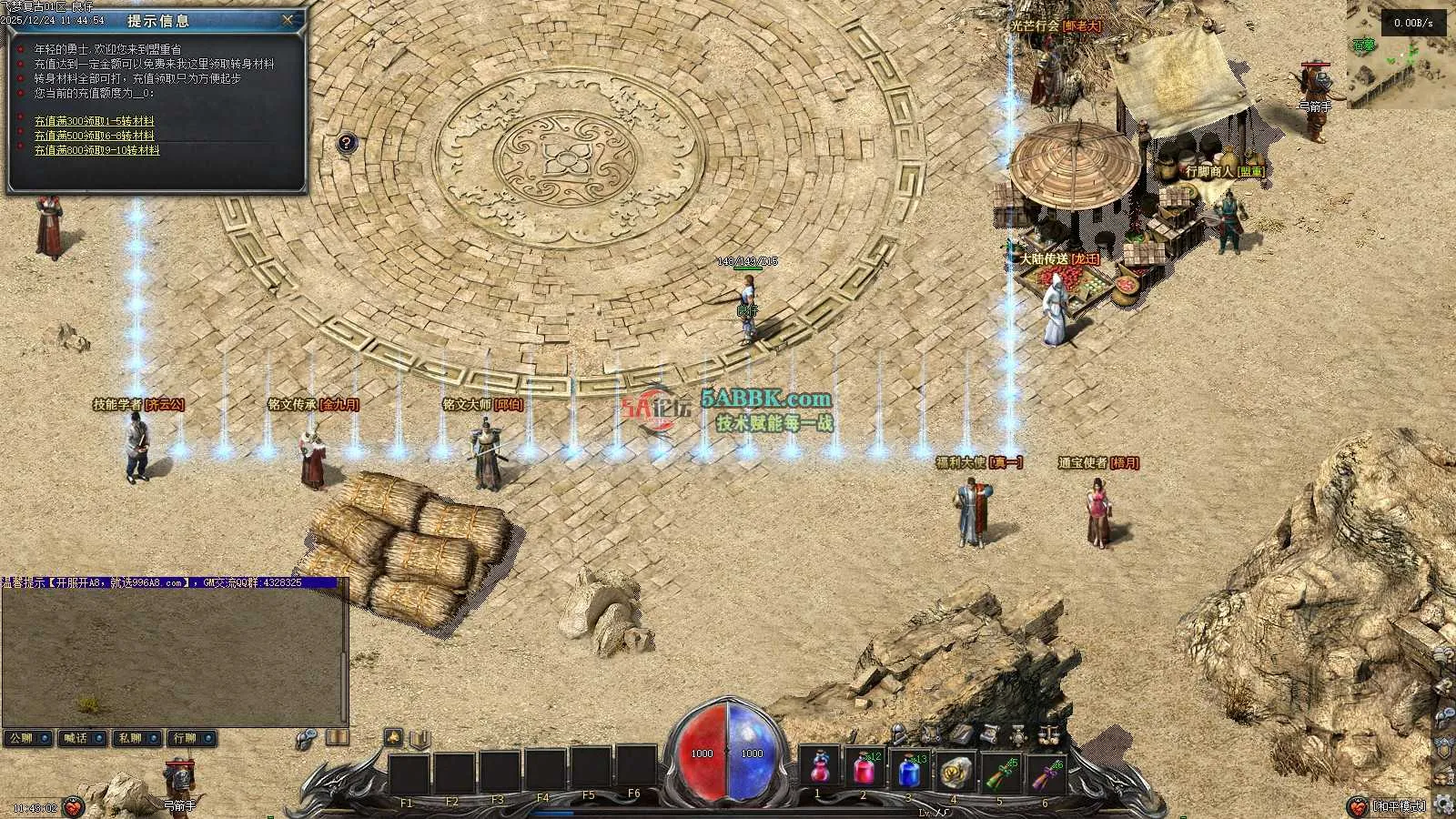Click the round question mark help icon
Screen dimensions: 1456x819
point(346,143)
